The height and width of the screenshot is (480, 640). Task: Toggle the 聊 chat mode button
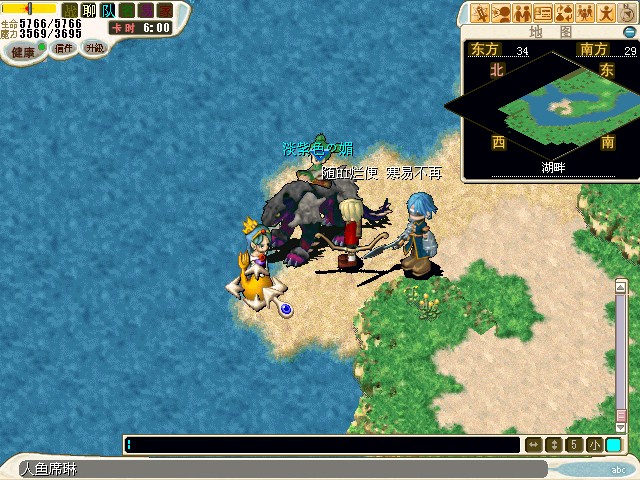(x=86, y=10)
